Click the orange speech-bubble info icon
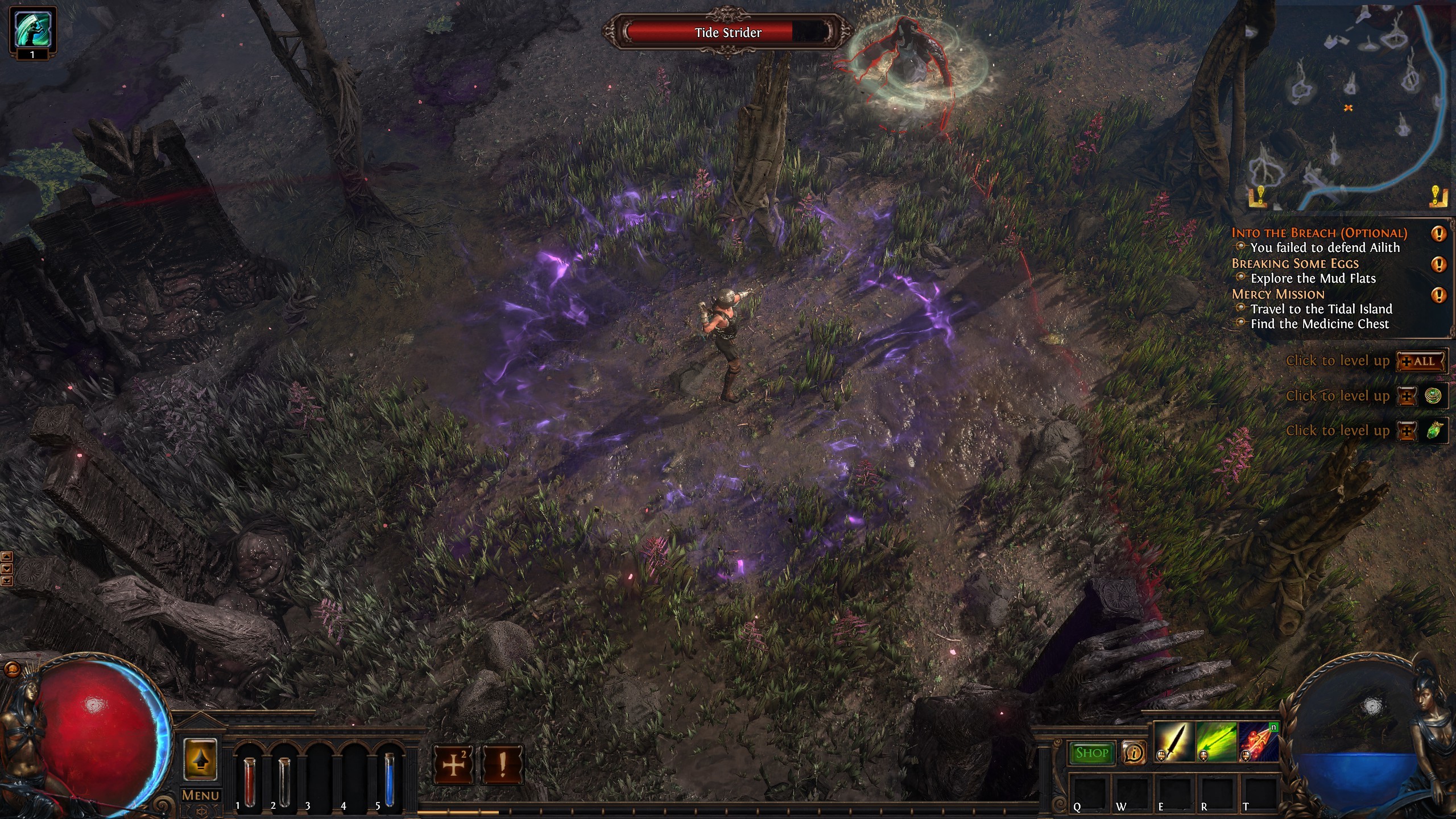Screen dimensions: 1456x819 pyautogui.click(x=1134, y=753)
